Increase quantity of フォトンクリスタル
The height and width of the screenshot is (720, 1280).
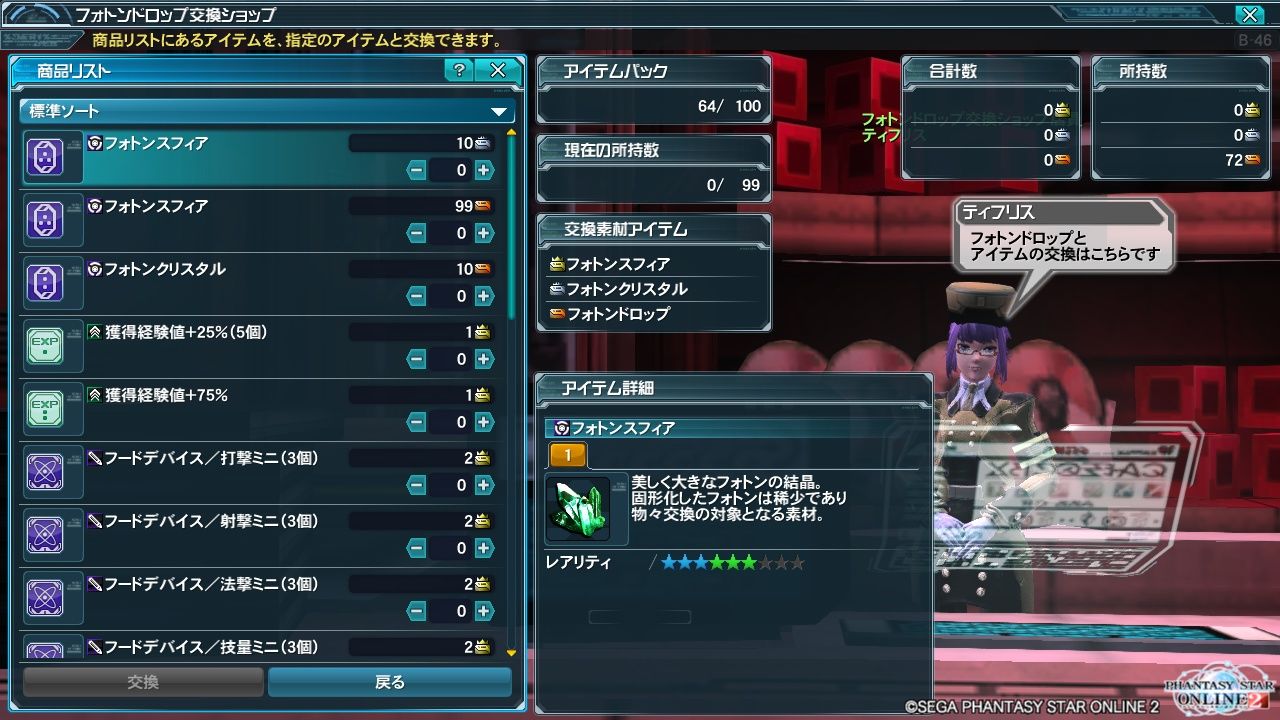484,296
